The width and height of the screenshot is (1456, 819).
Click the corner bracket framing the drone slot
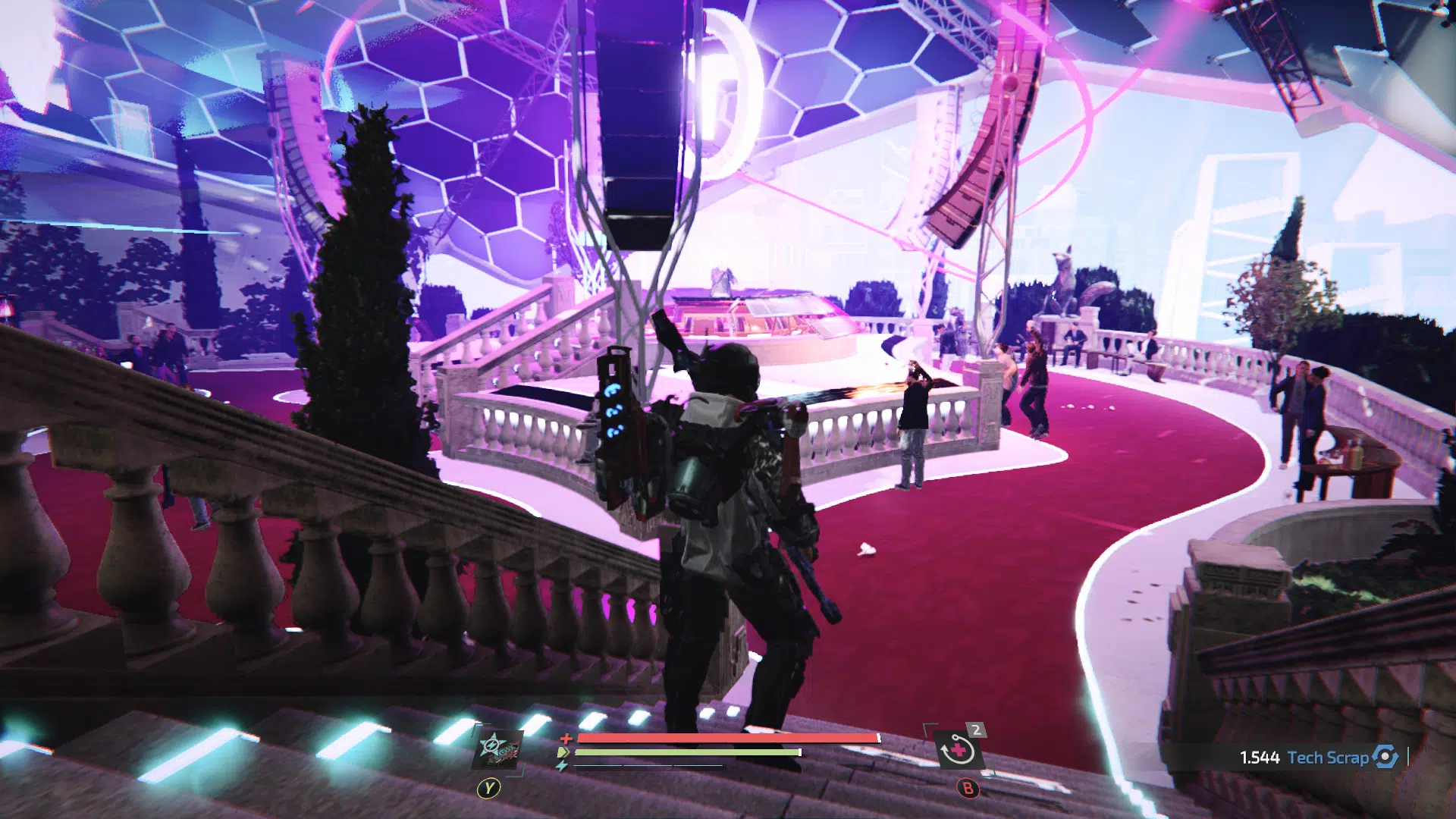(475, 723)
